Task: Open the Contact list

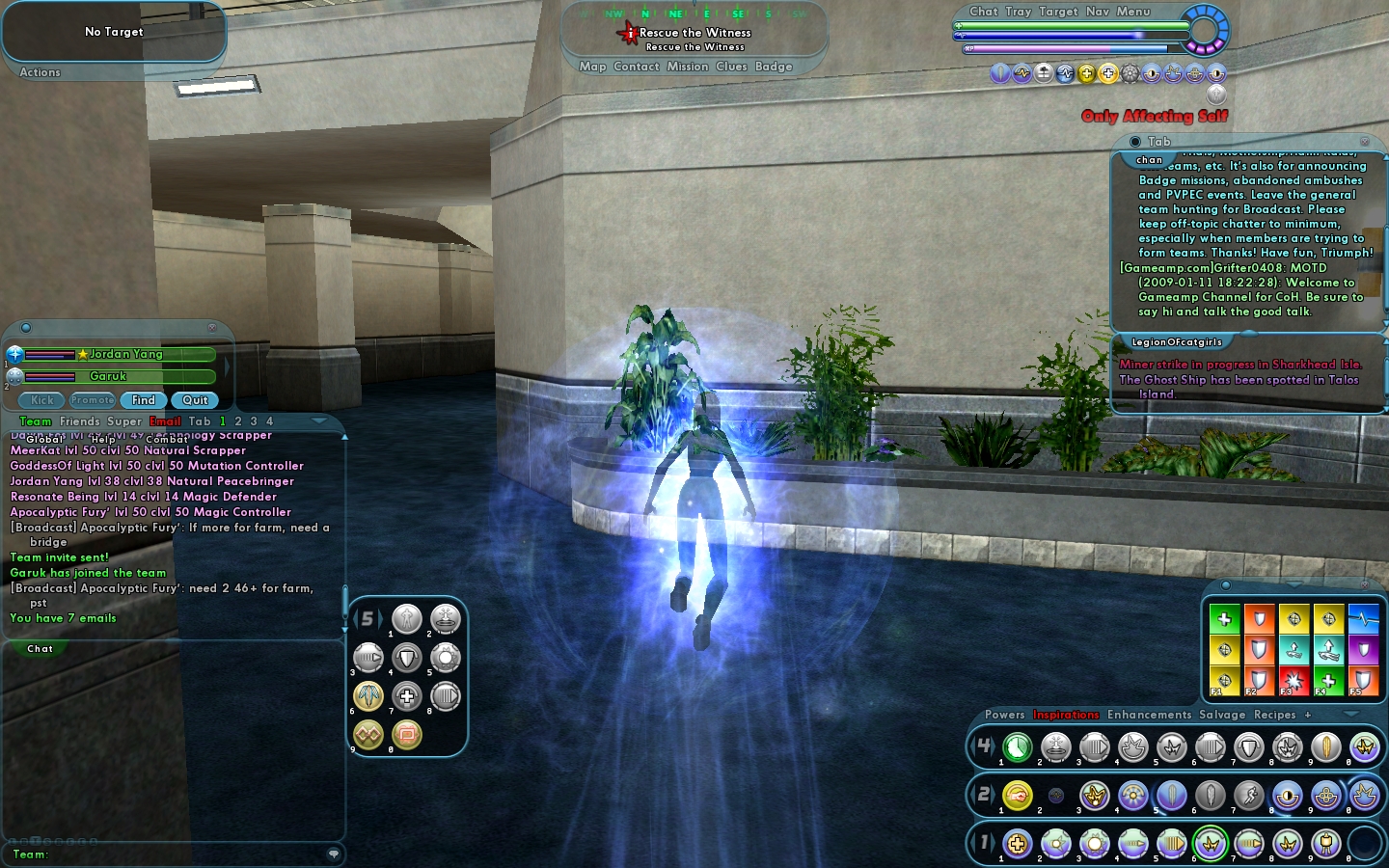Action: point(637,67)
